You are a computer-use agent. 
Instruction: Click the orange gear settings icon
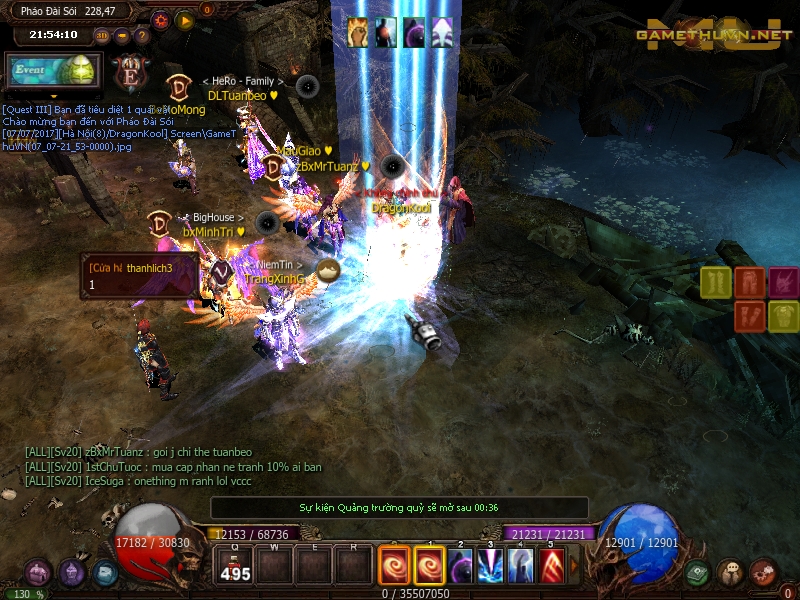[161, 19]
